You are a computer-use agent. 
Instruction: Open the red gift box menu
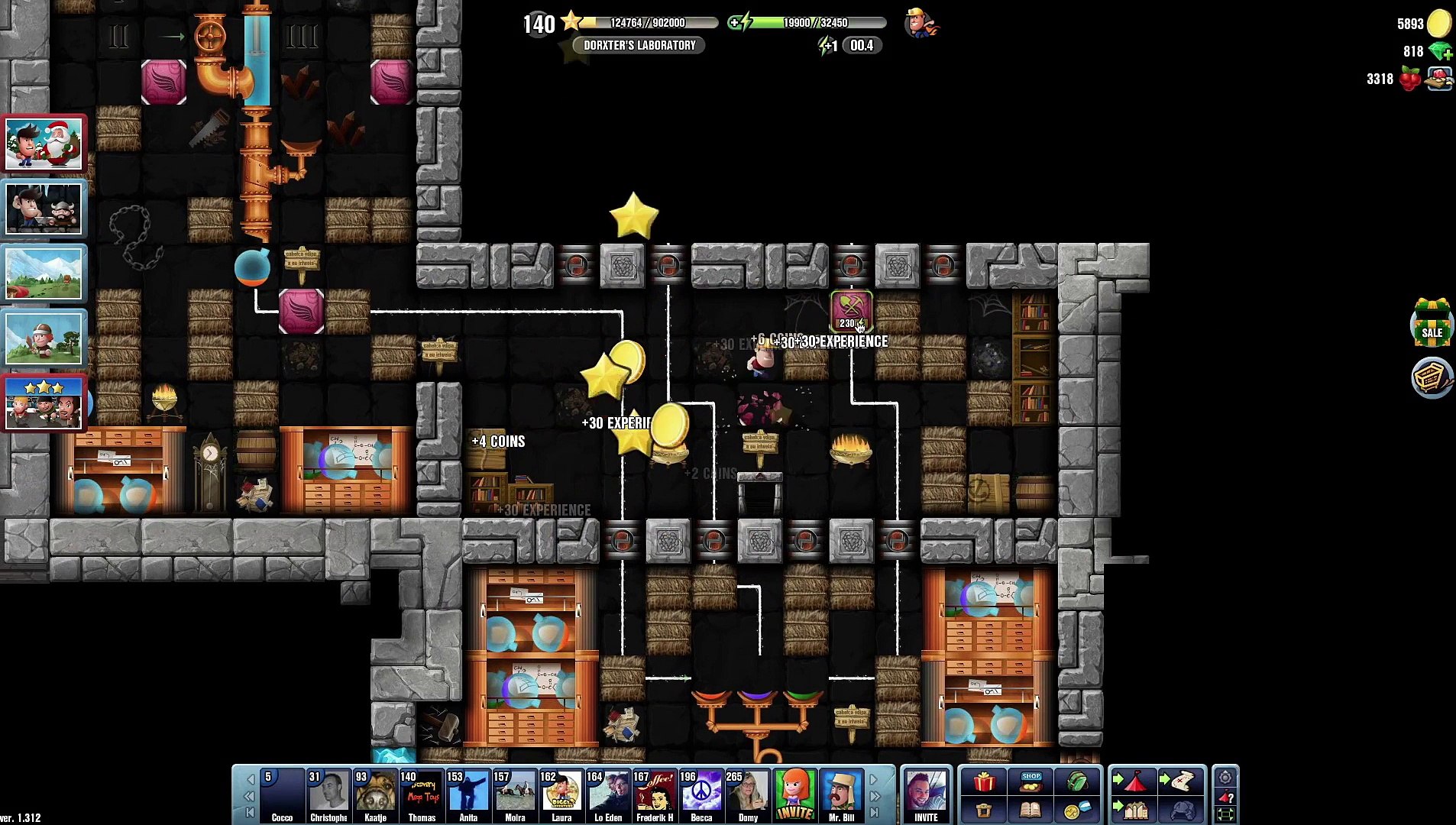[983, 781]
